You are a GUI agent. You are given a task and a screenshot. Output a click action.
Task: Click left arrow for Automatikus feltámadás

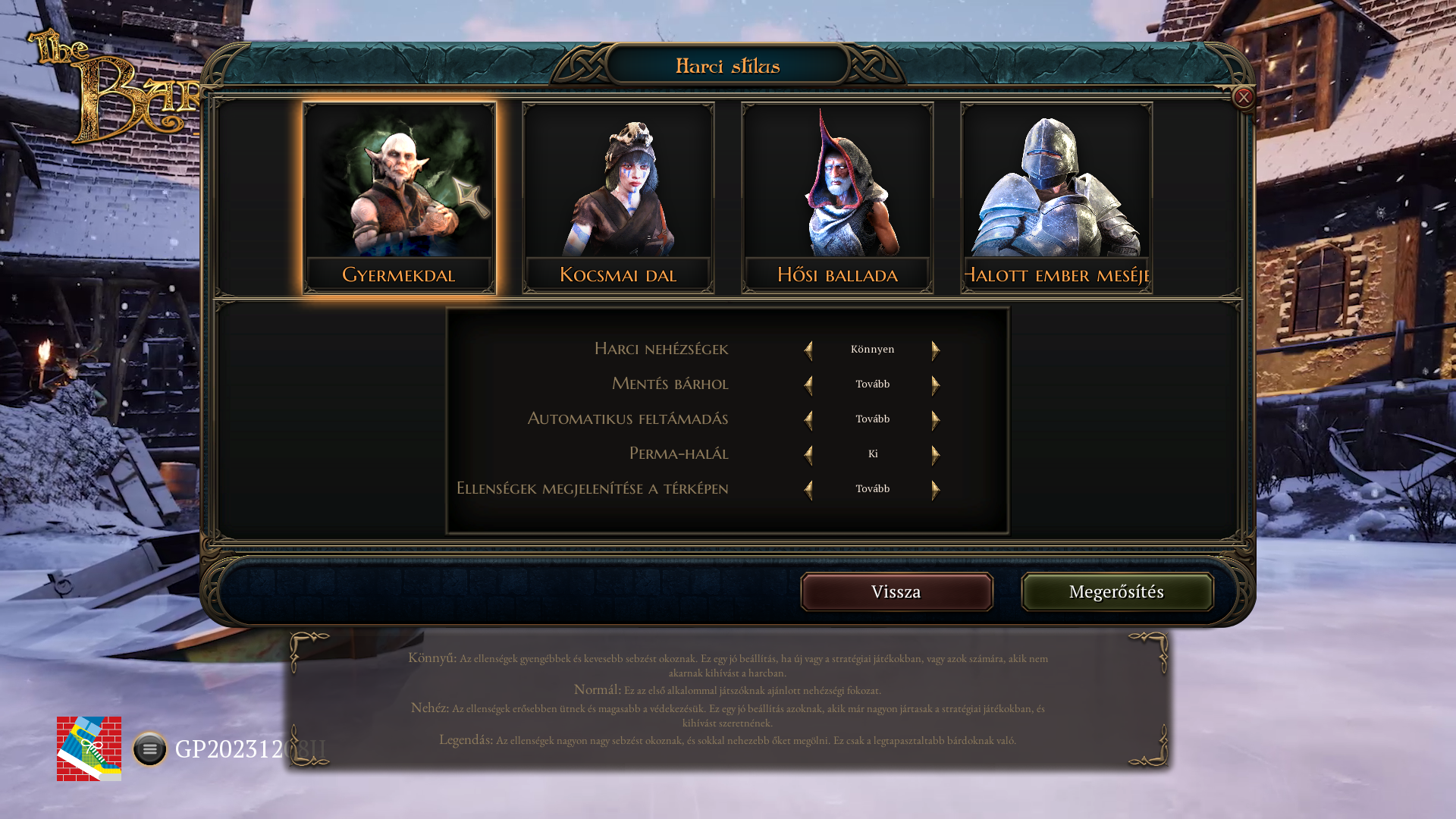point(808,419)
